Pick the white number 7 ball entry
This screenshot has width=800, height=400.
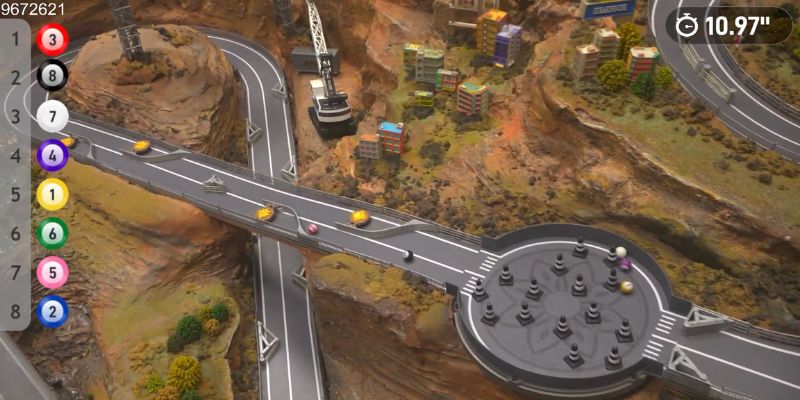[52, 116]
